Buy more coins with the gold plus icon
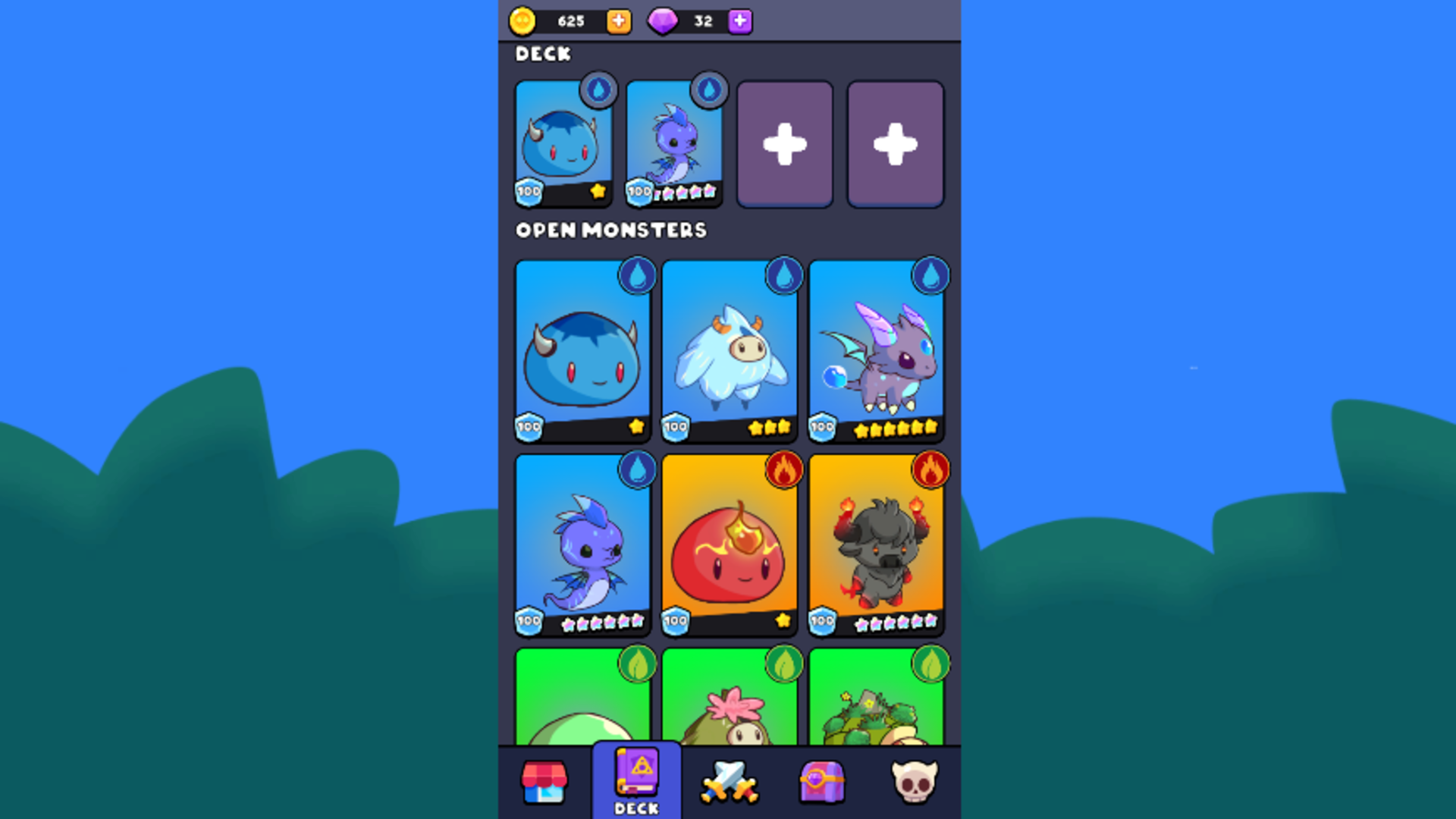This screenshot has height=819, width=1456. point(618,20)
